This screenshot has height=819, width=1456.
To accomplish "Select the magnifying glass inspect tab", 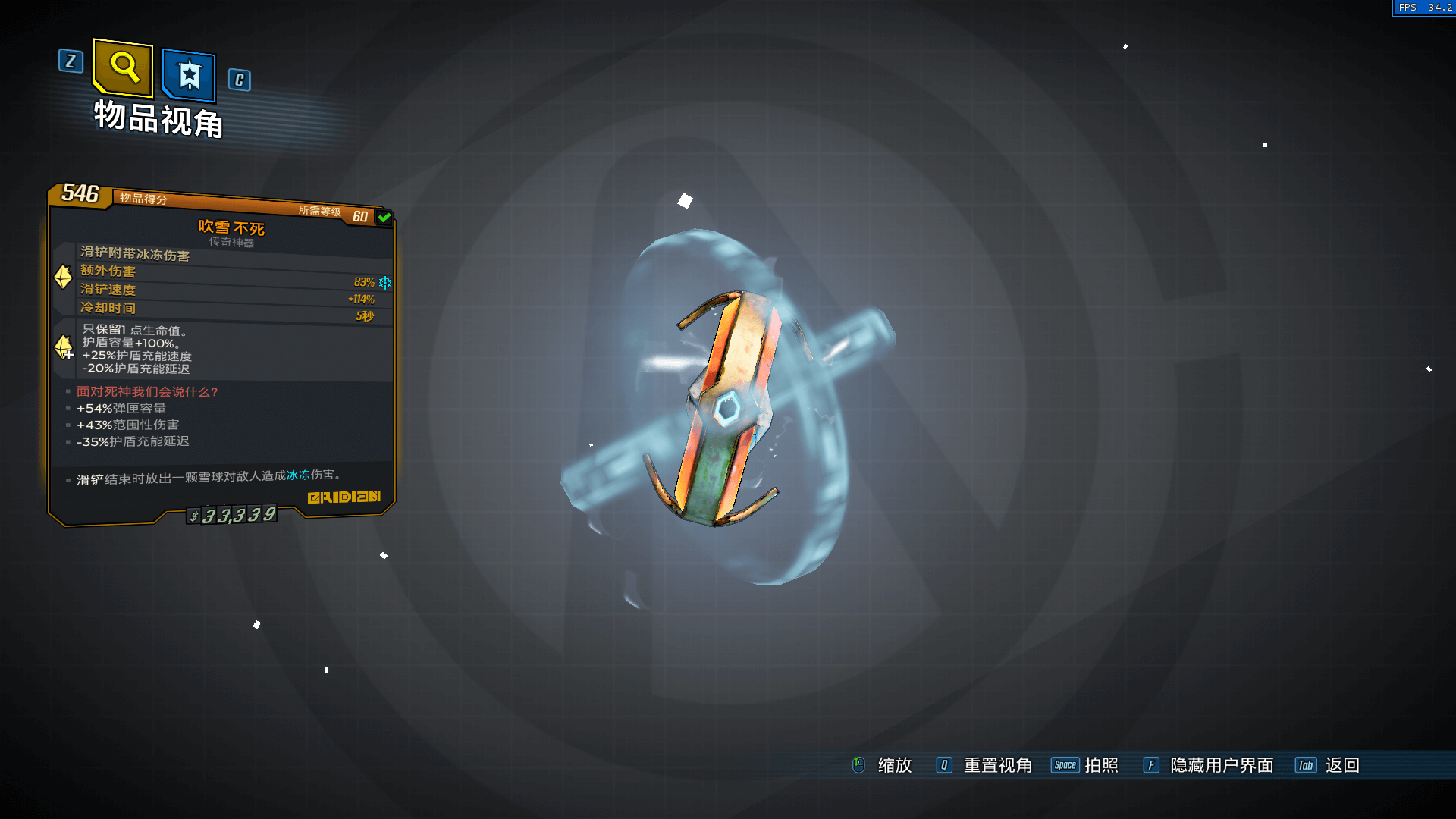I will [x=124, y=67].
